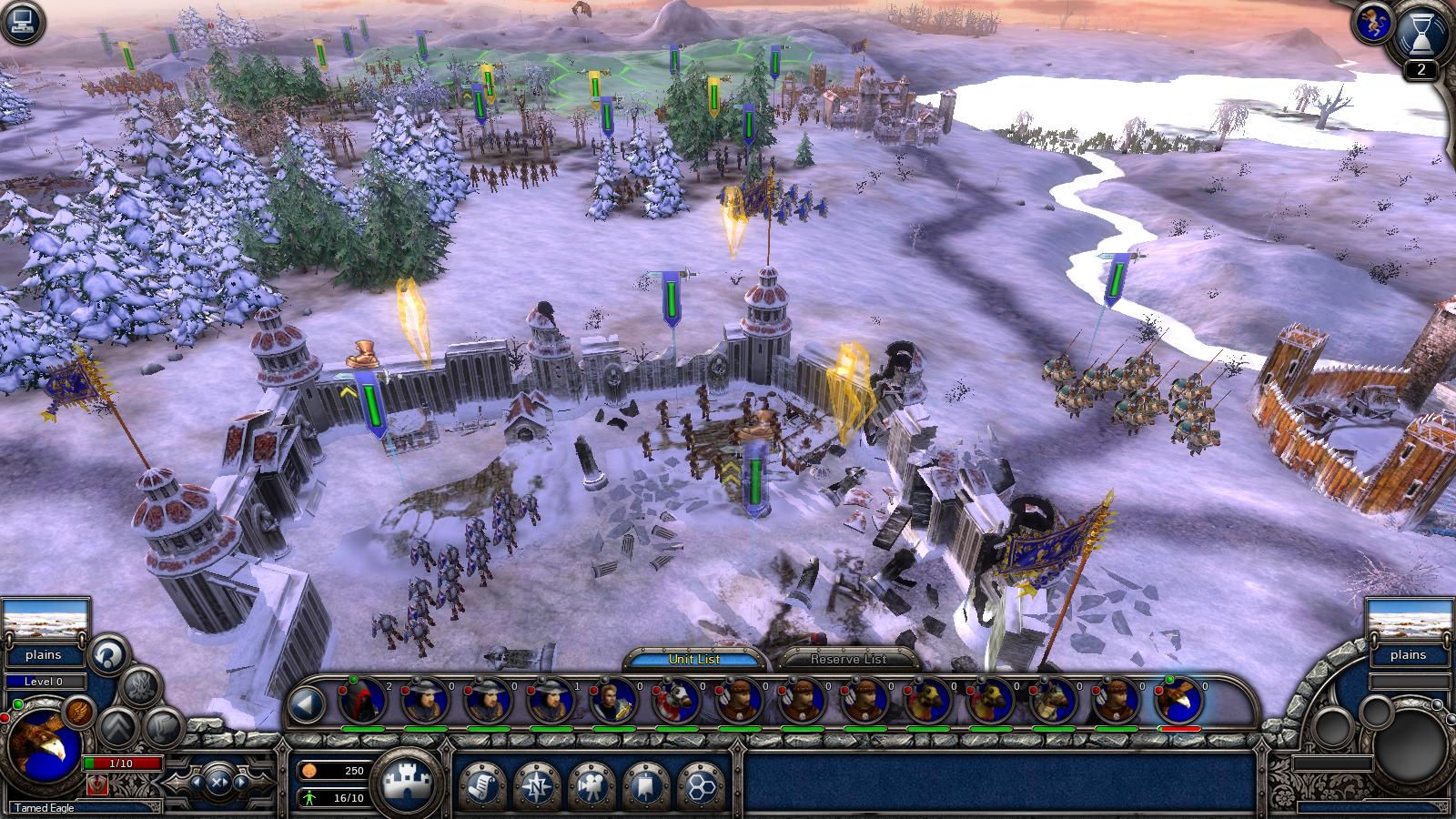
Task: Toggle the green status dot above the eagle portrait
Action: pos(17,703)
